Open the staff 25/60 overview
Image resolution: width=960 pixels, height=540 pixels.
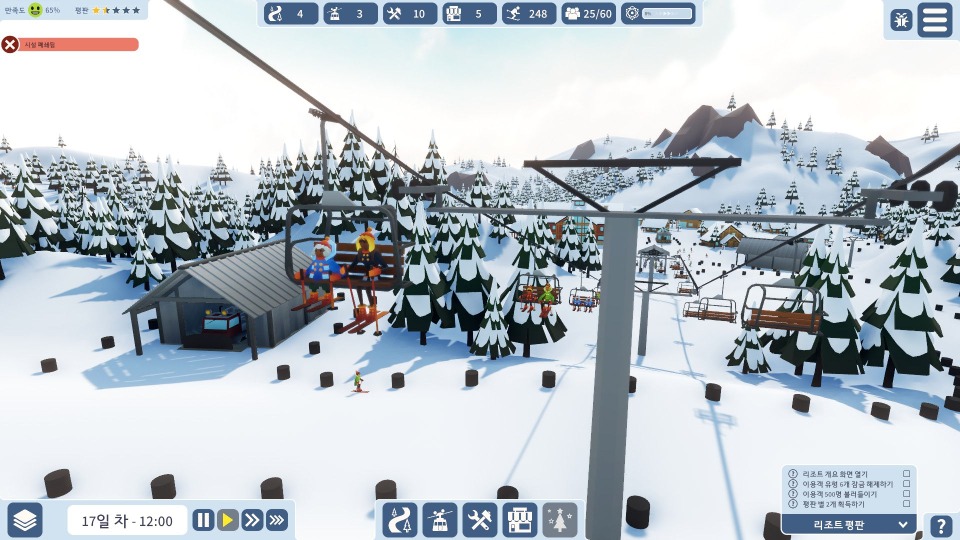tap(588, 14)
